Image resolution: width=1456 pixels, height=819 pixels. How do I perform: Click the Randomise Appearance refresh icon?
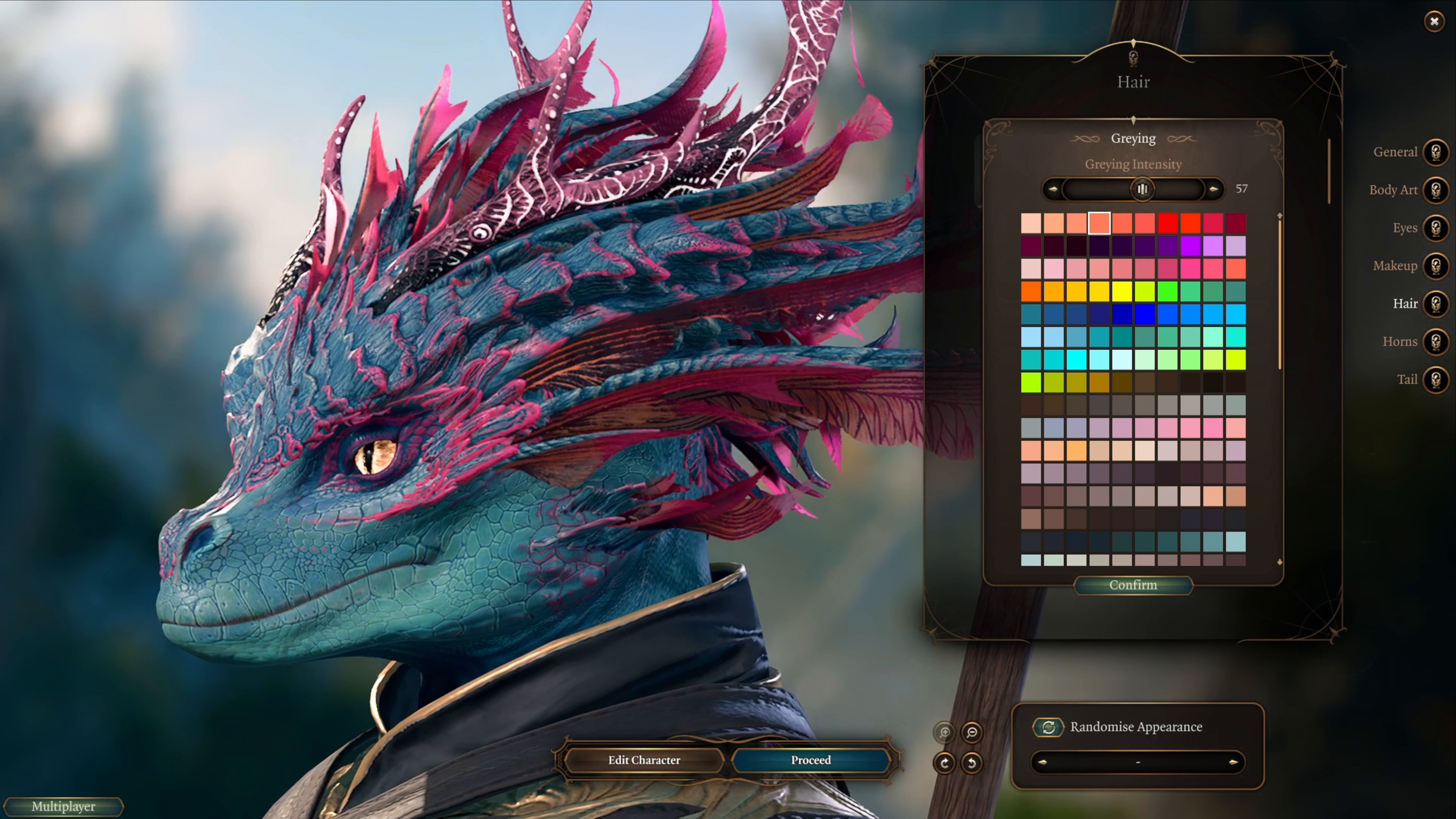[x=1049, y=728]
